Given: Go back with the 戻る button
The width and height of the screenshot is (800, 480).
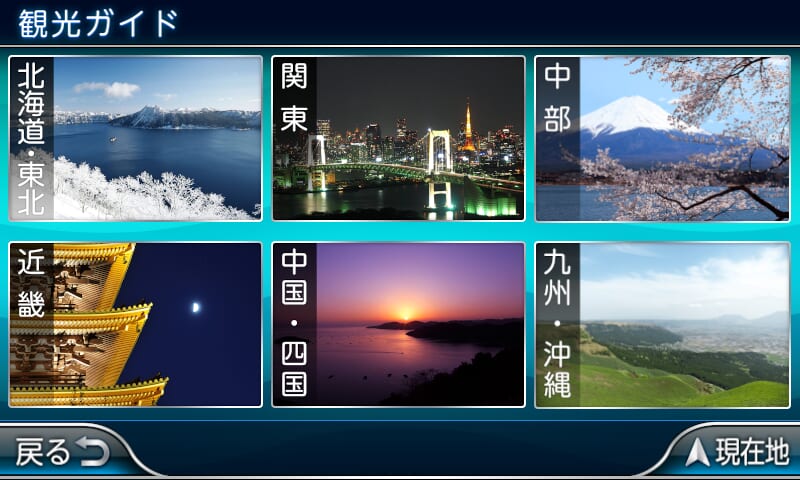Looking at the screenshot, I should coord(62,453).
